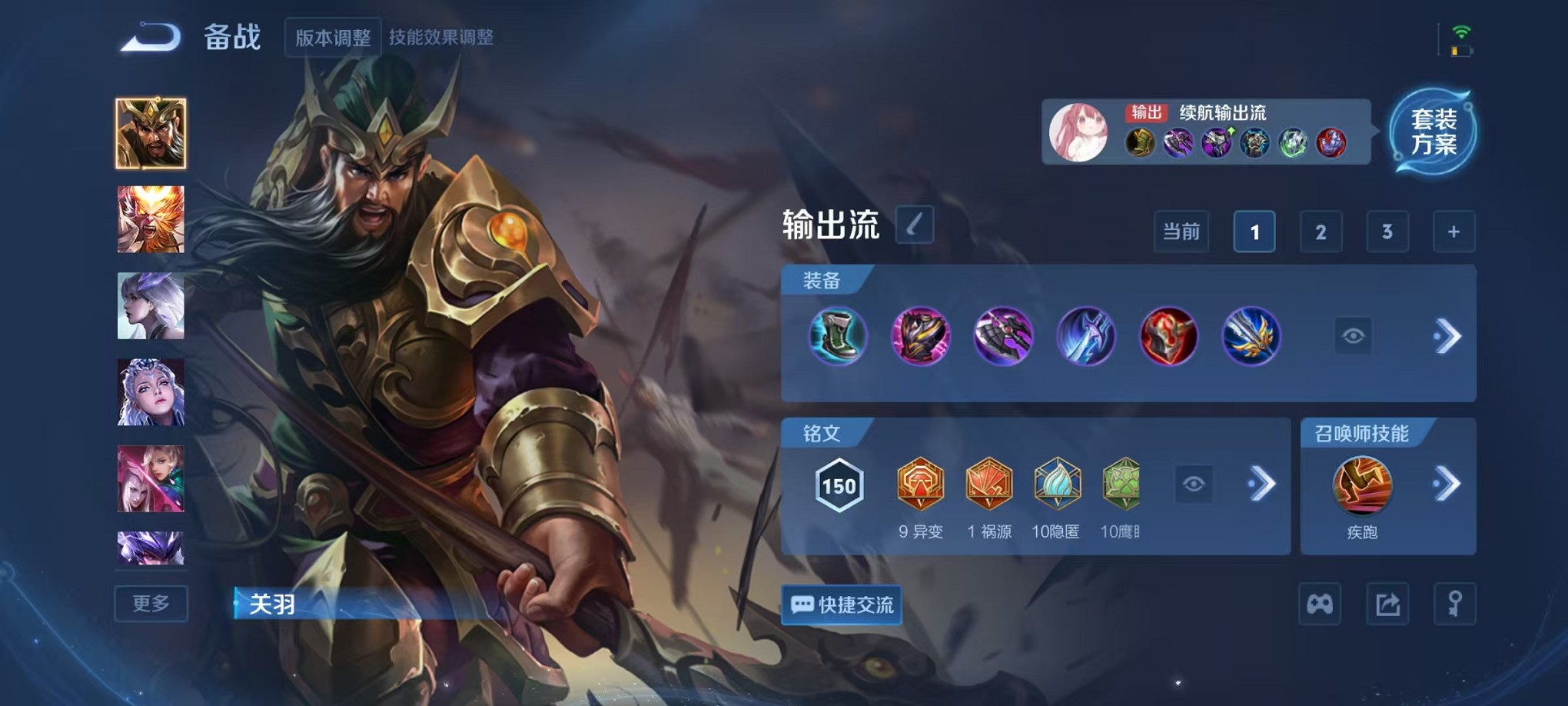Click the 更多 button below the hero list
Screen dimensions: 1568x706
(151, 604)
